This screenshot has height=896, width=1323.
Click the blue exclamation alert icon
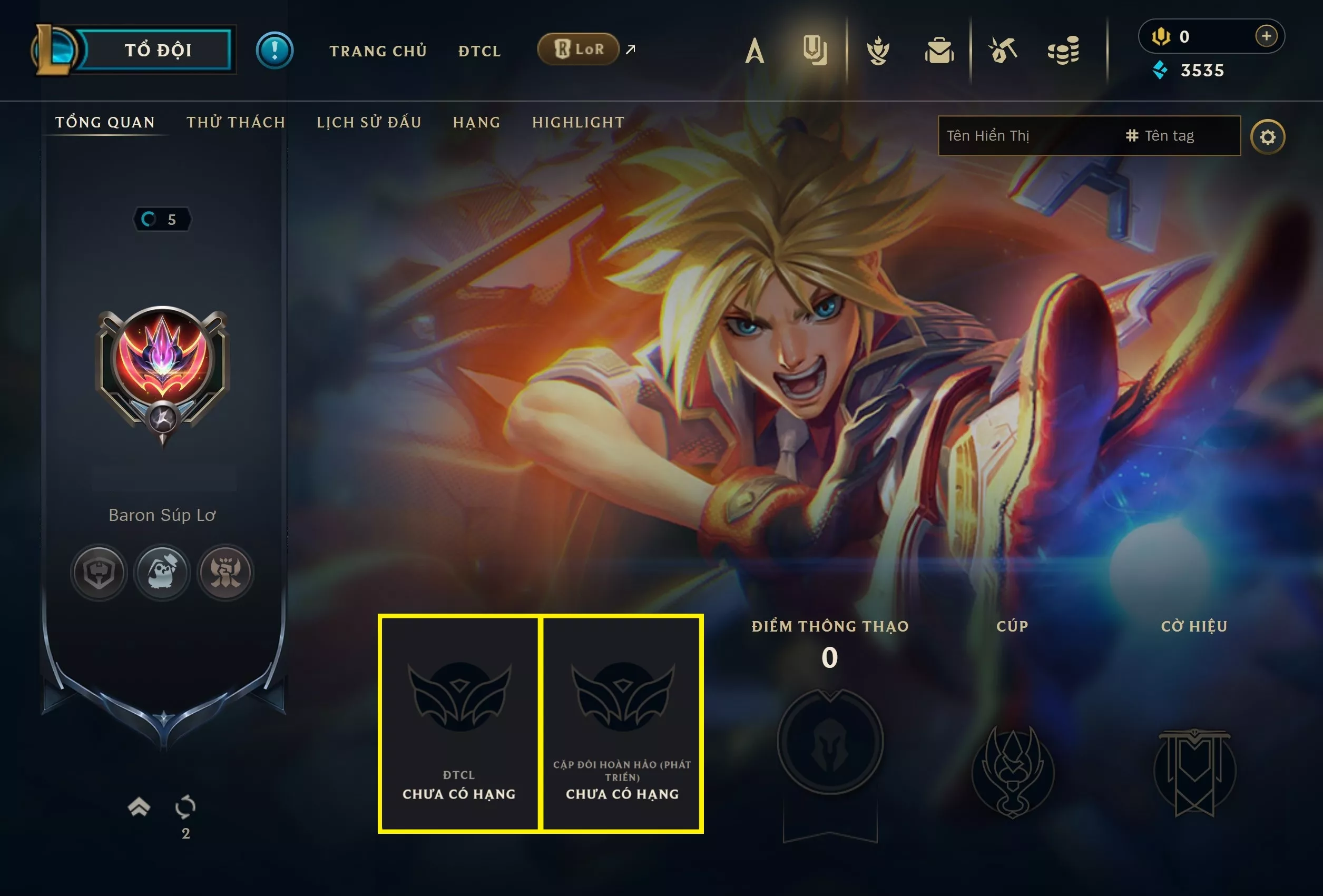pos(275,50)
